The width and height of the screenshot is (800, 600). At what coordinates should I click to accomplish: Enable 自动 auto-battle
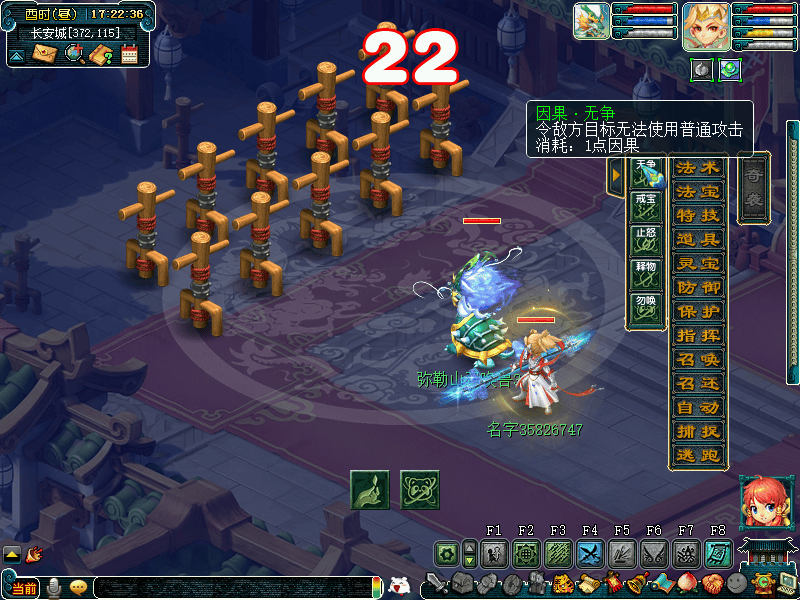(698, 407)
